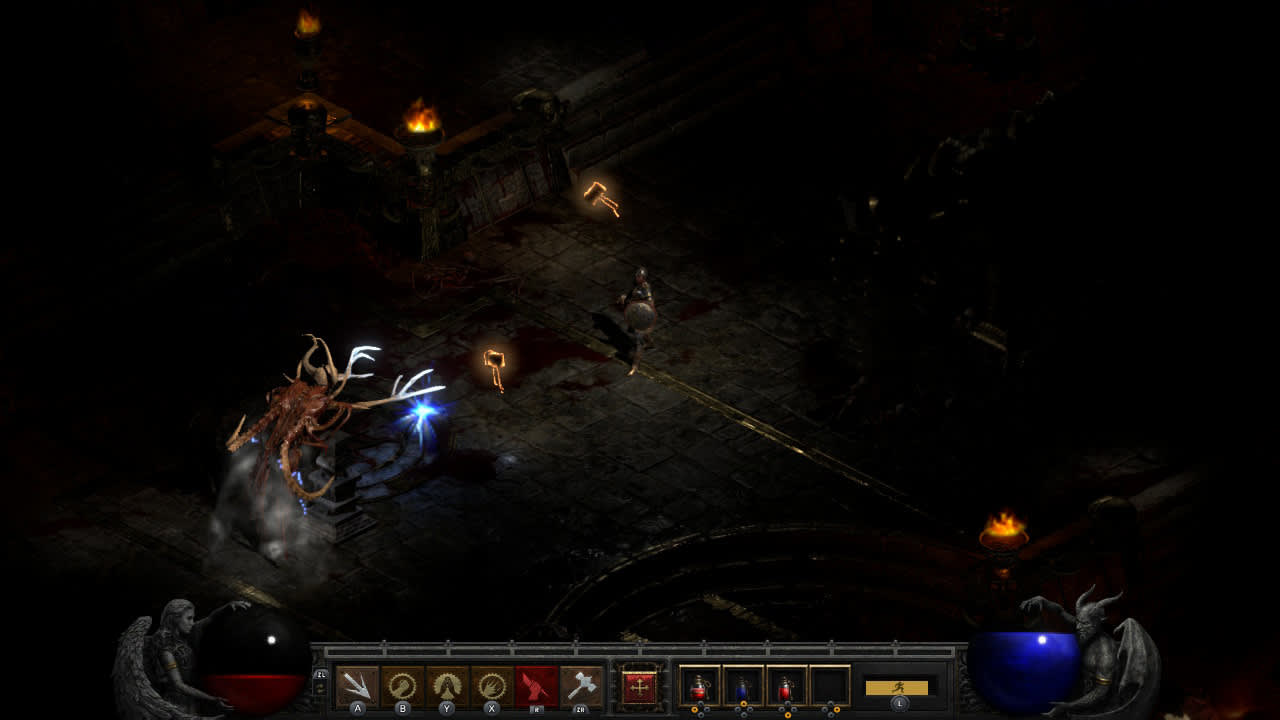
Task: Pick up the glowing hammer item on the ground
Action: 492,372
